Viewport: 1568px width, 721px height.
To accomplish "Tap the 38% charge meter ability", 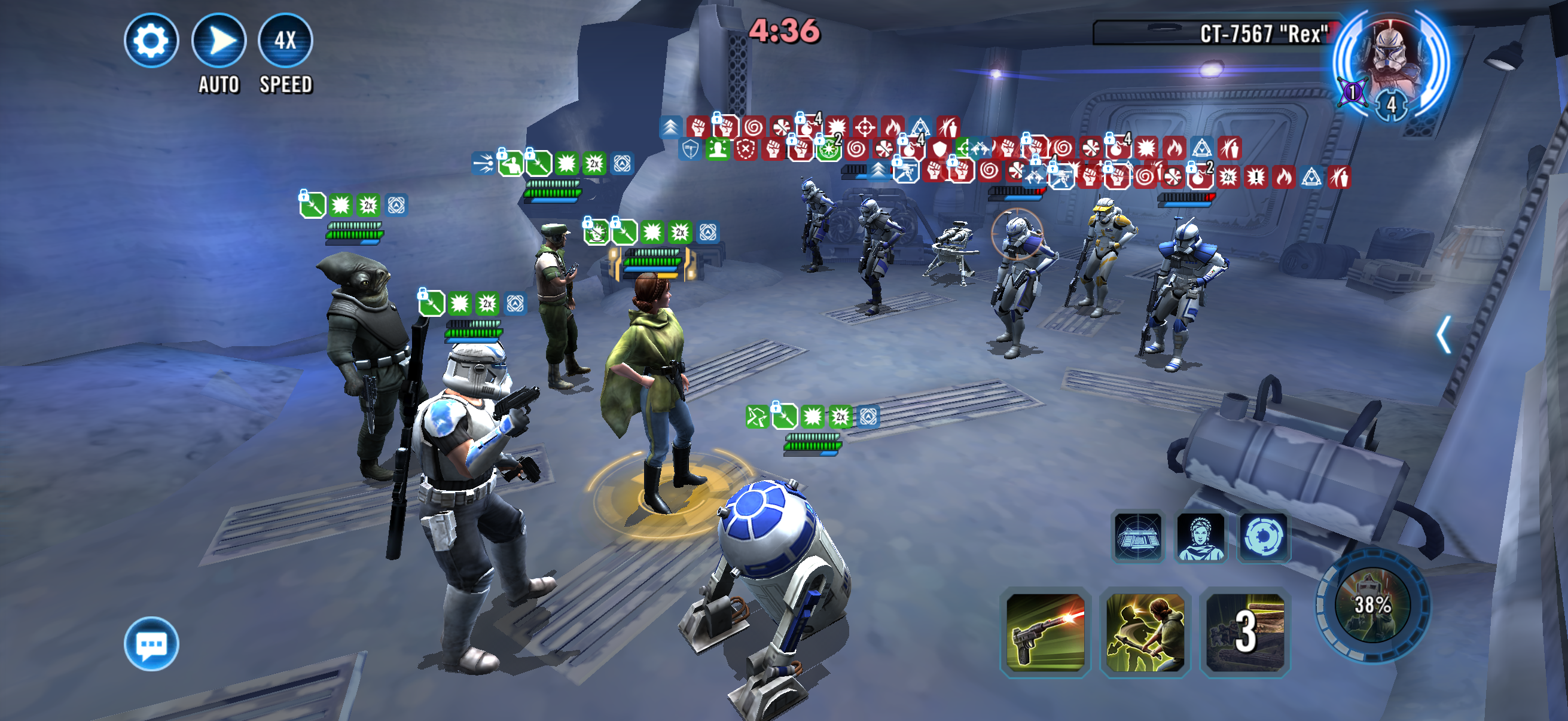I will point(1372,605).
